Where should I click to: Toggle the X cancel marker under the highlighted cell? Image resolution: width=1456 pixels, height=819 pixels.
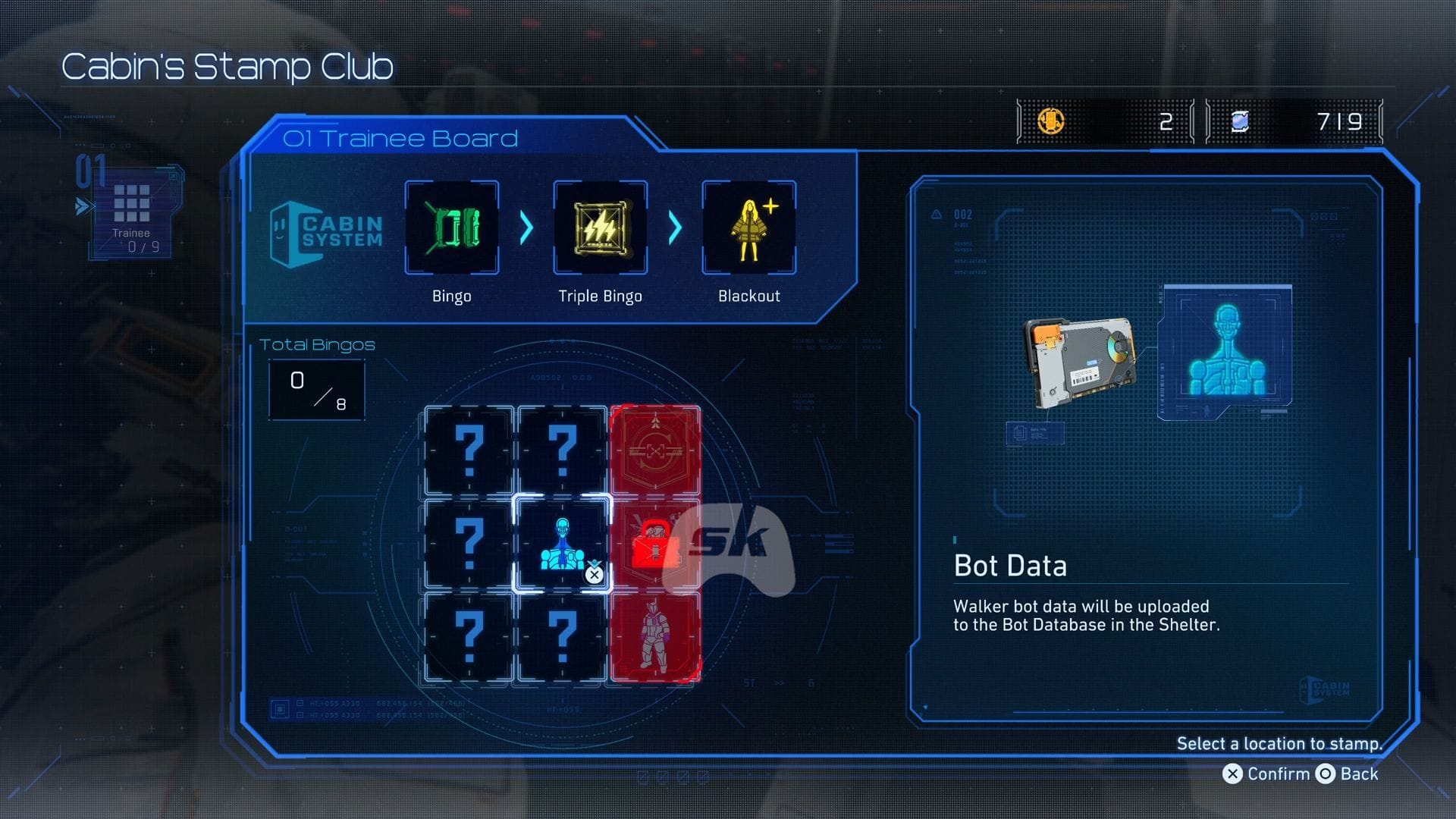tap(594, 575)
